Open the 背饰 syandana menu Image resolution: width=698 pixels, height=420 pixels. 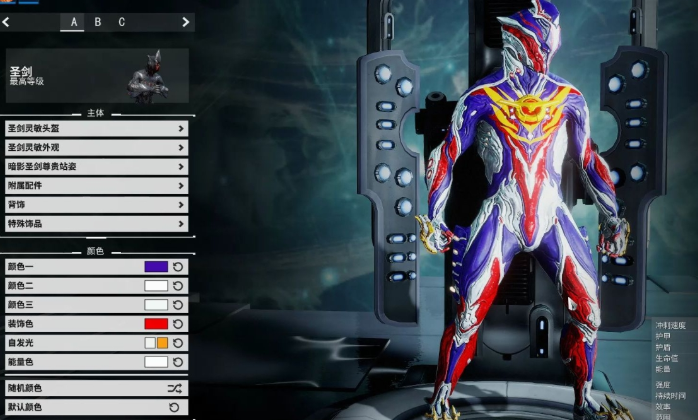96,204
